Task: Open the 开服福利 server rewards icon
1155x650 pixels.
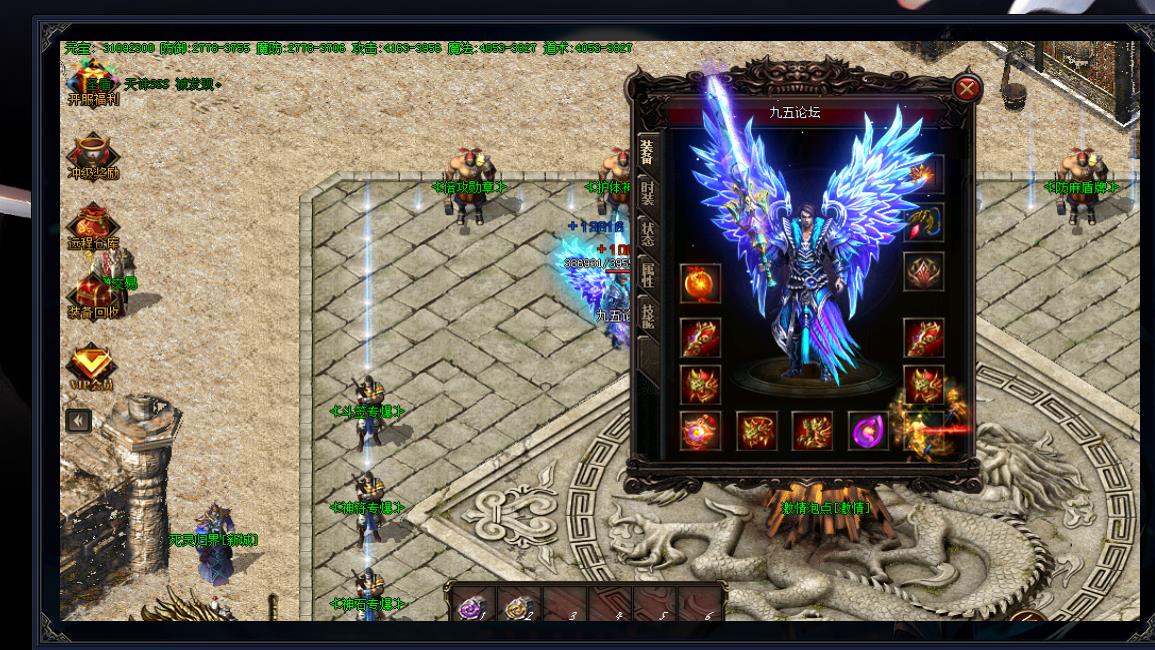Action: point(92,82)
